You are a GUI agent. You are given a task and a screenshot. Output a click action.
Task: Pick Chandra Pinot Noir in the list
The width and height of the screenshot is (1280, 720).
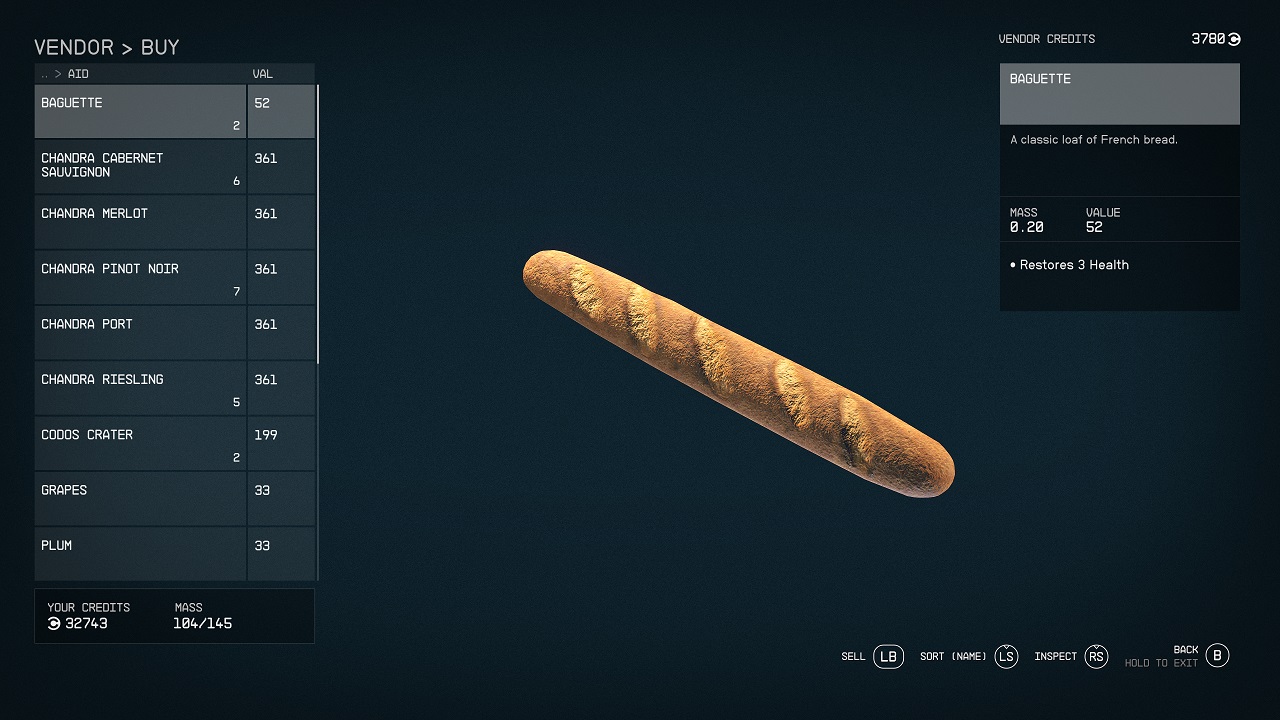[140, 277]
